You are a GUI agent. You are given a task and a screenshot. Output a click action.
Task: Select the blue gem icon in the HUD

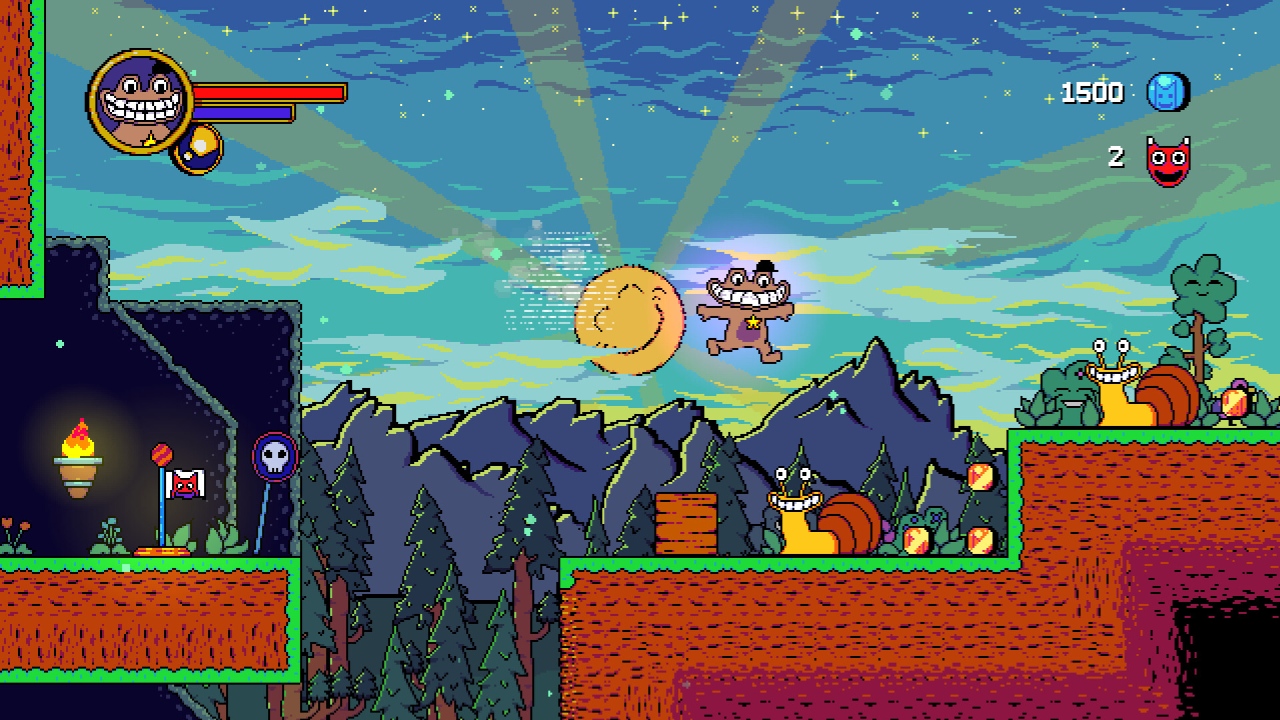click(x=1166, y=92)
